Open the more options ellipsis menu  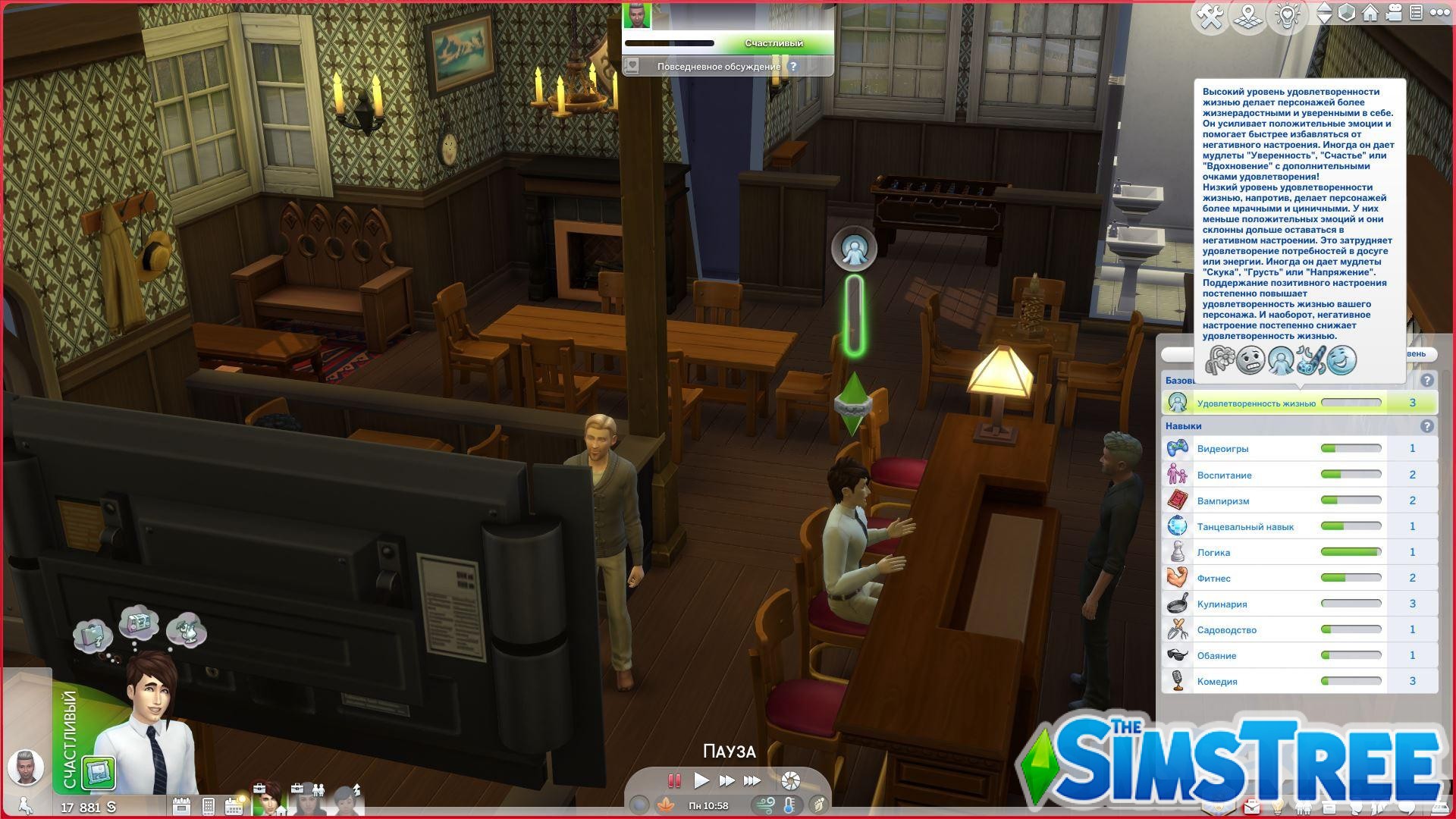pos(1439,14)
